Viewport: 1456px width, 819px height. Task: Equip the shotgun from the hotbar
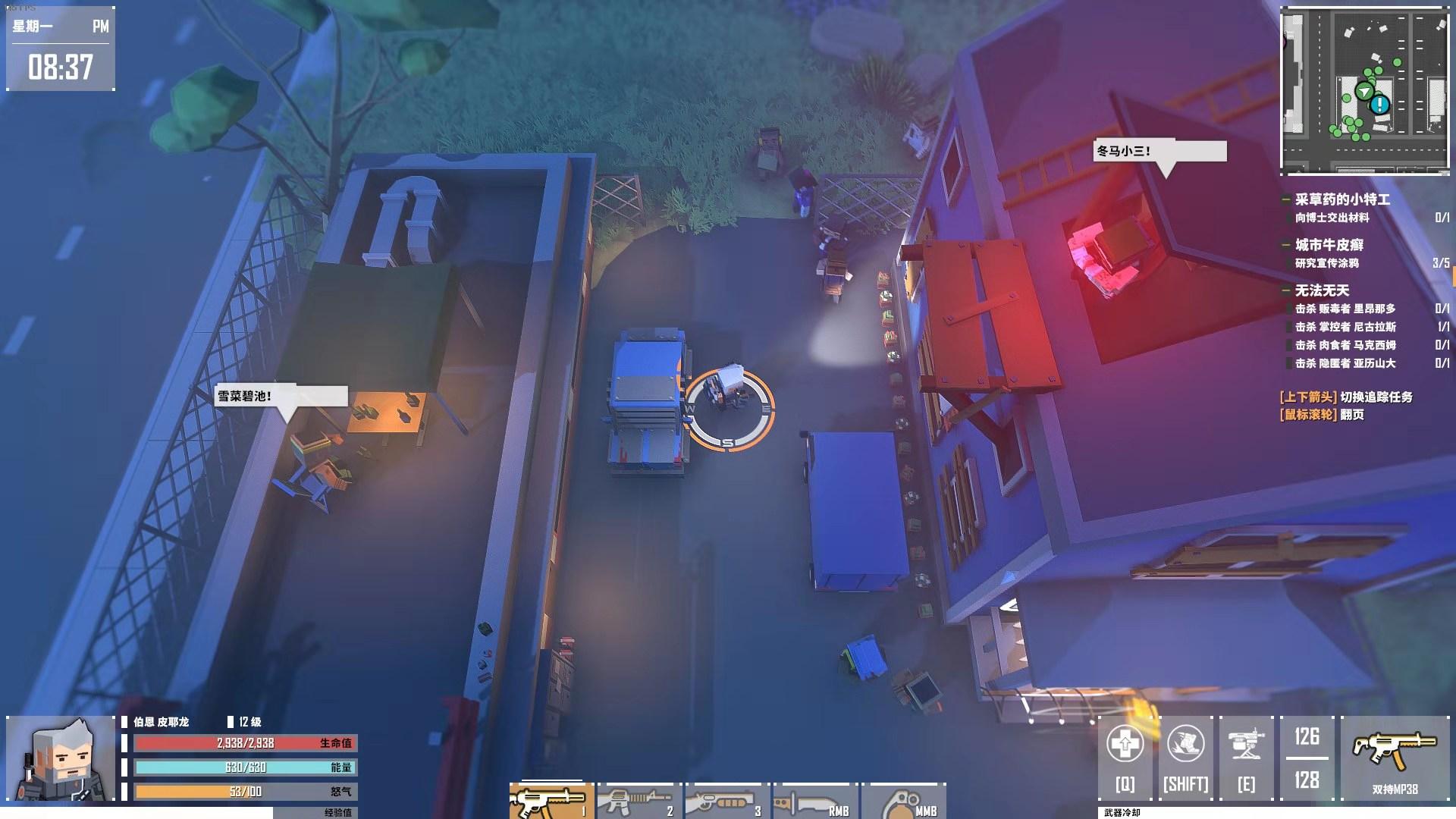pos(726,801)
